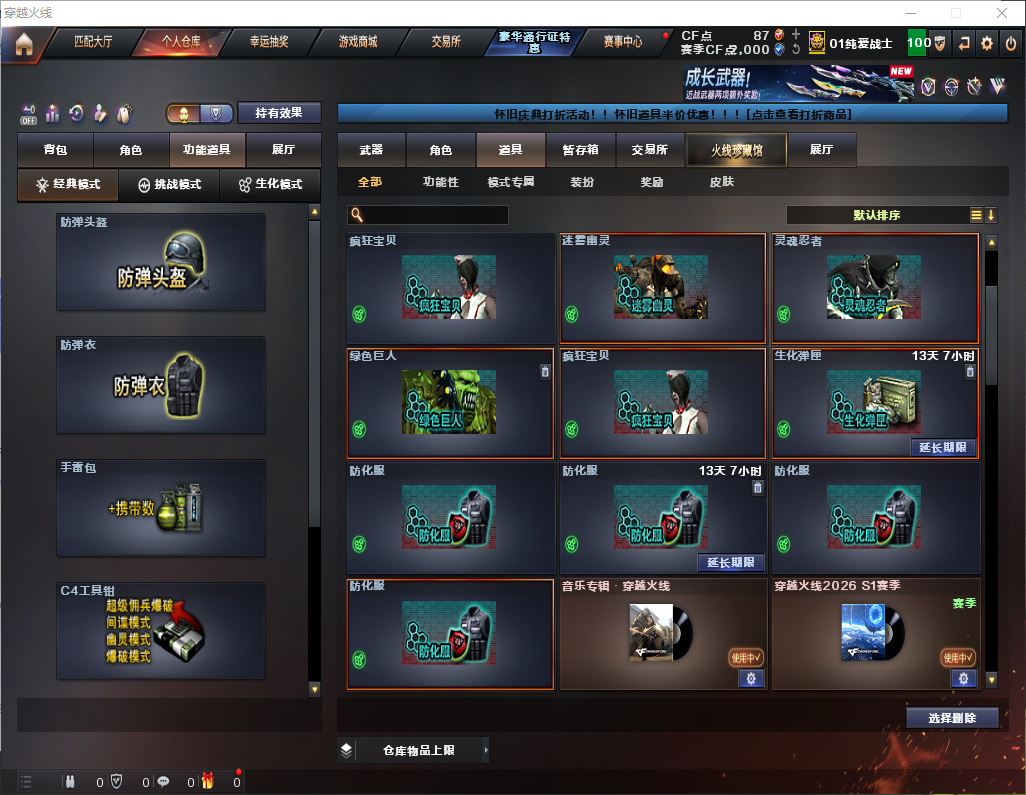Open the 武器 weapons tab
This screenshot has height=795, width=1026.
coord(371,150)
